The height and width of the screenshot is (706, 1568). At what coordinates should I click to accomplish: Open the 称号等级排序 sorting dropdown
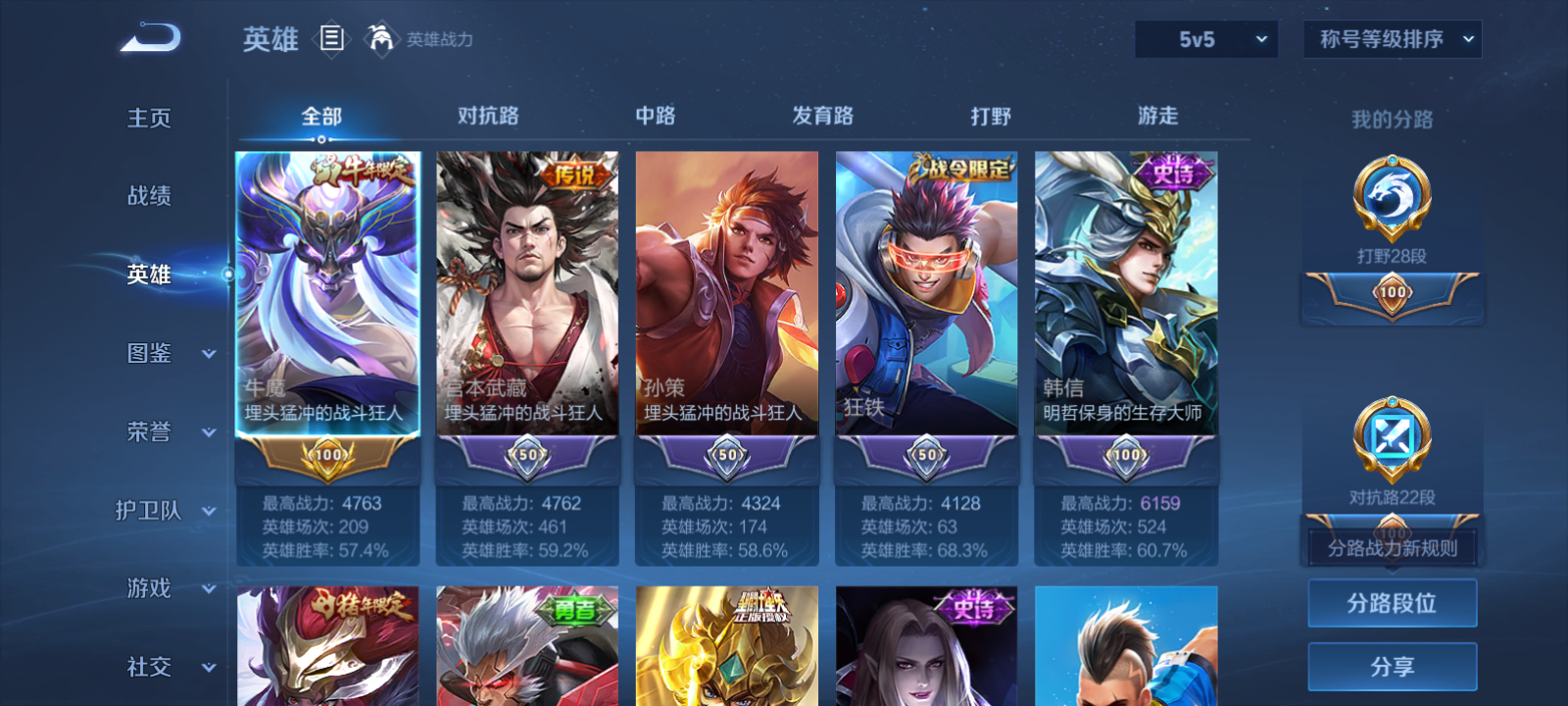click(x=1392, y=39)
